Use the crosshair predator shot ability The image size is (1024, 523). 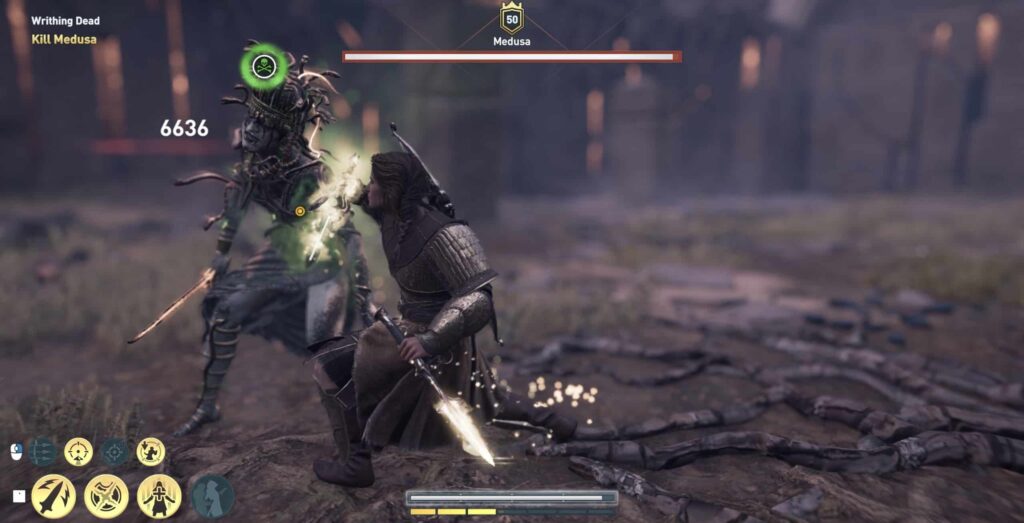pos(78,452)
